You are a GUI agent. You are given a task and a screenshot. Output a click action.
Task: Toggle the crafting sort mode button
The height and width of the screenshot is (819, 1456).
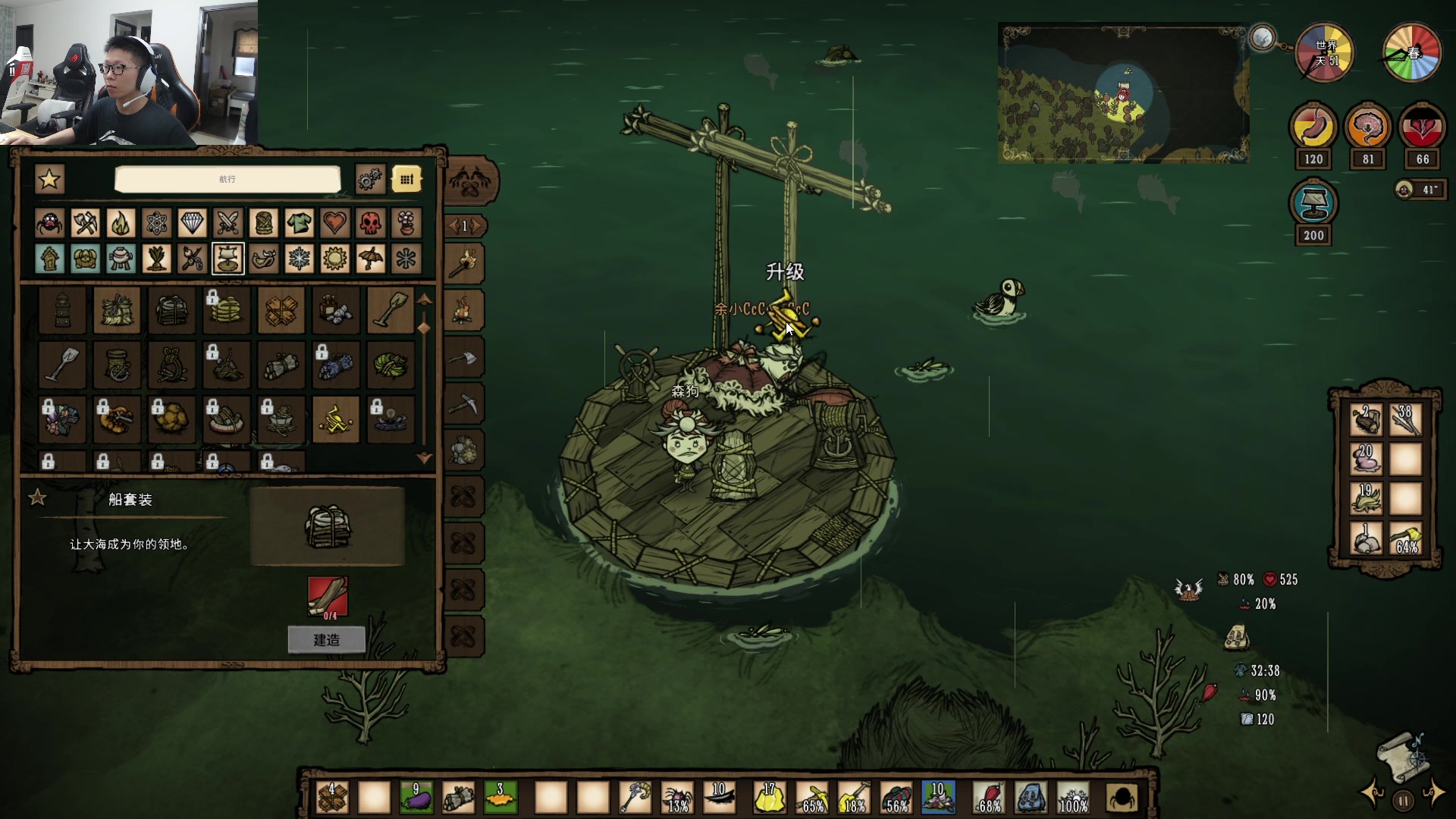406,180
